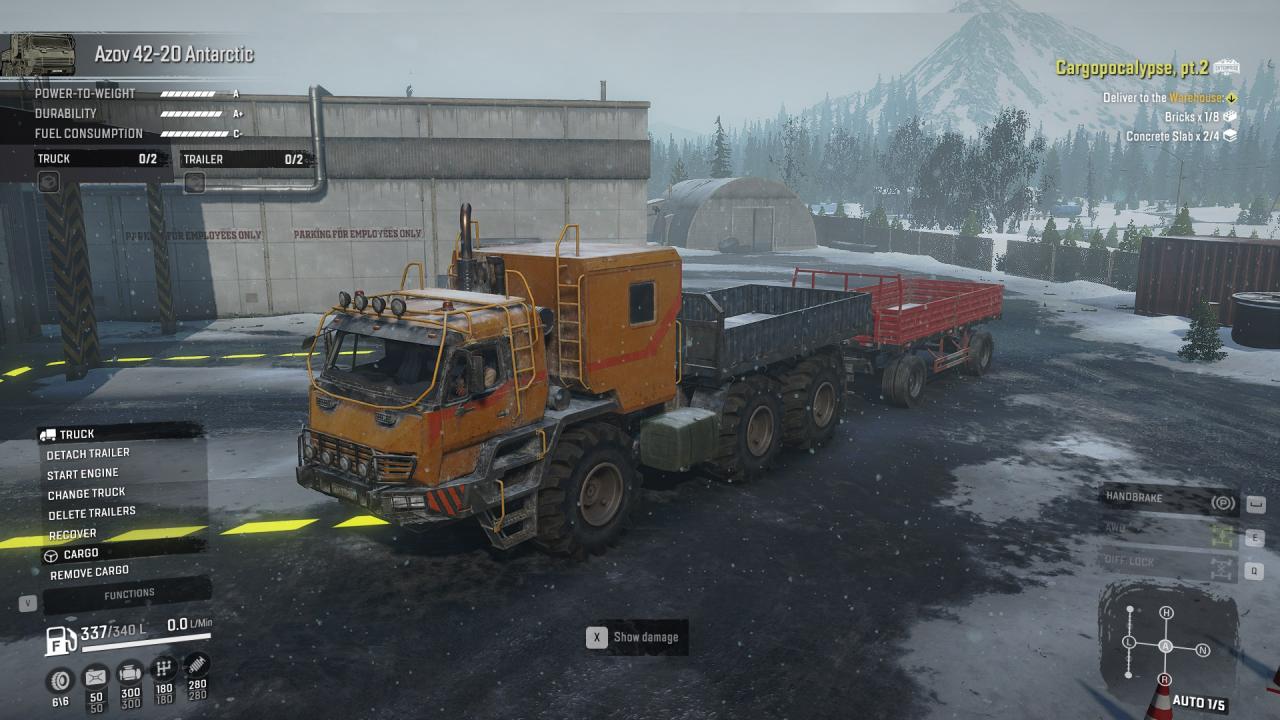Viewport: 1280px width, 720px height.
Task: Choose Remove Cargo under Cargo
Action: click(90, 573)
